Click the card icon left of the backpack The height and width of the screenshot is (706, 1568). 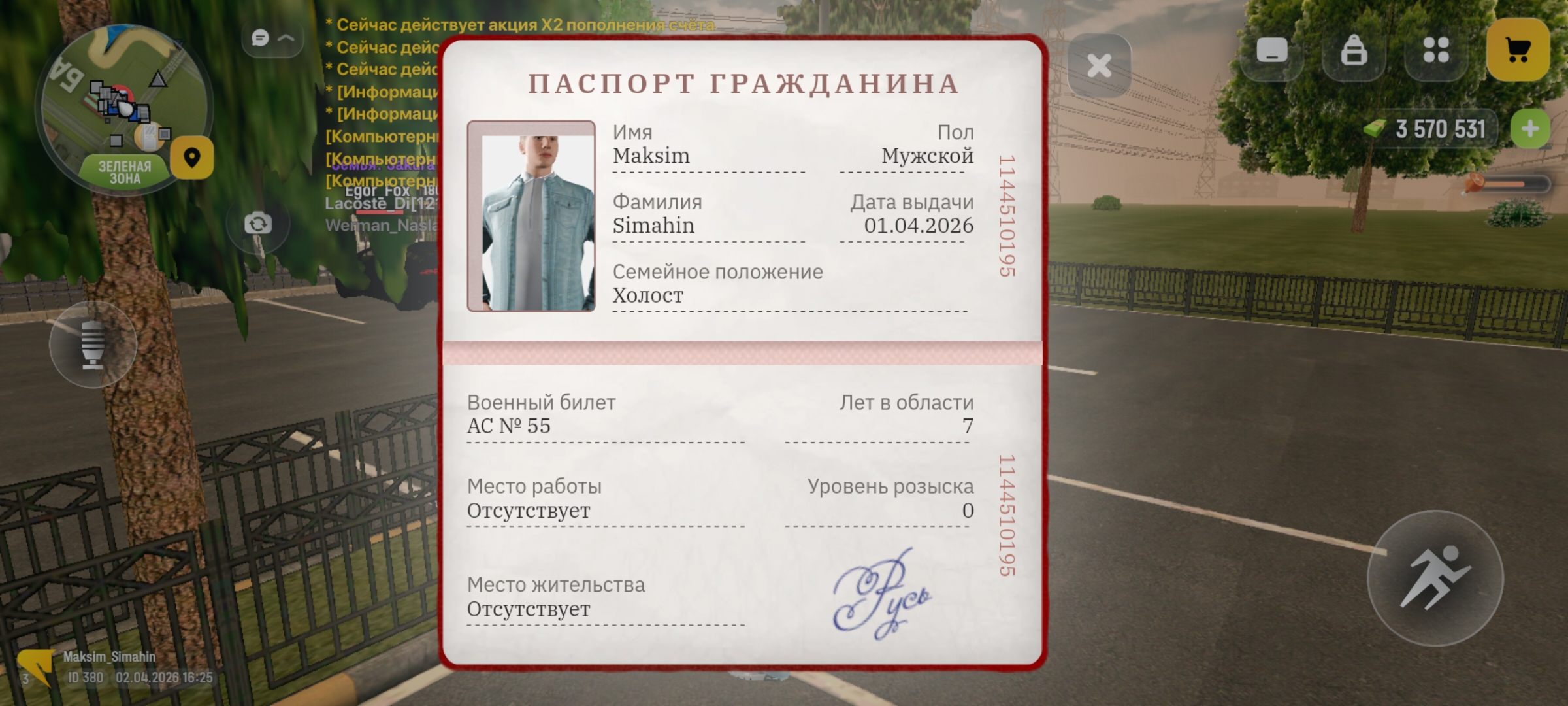1273,50
